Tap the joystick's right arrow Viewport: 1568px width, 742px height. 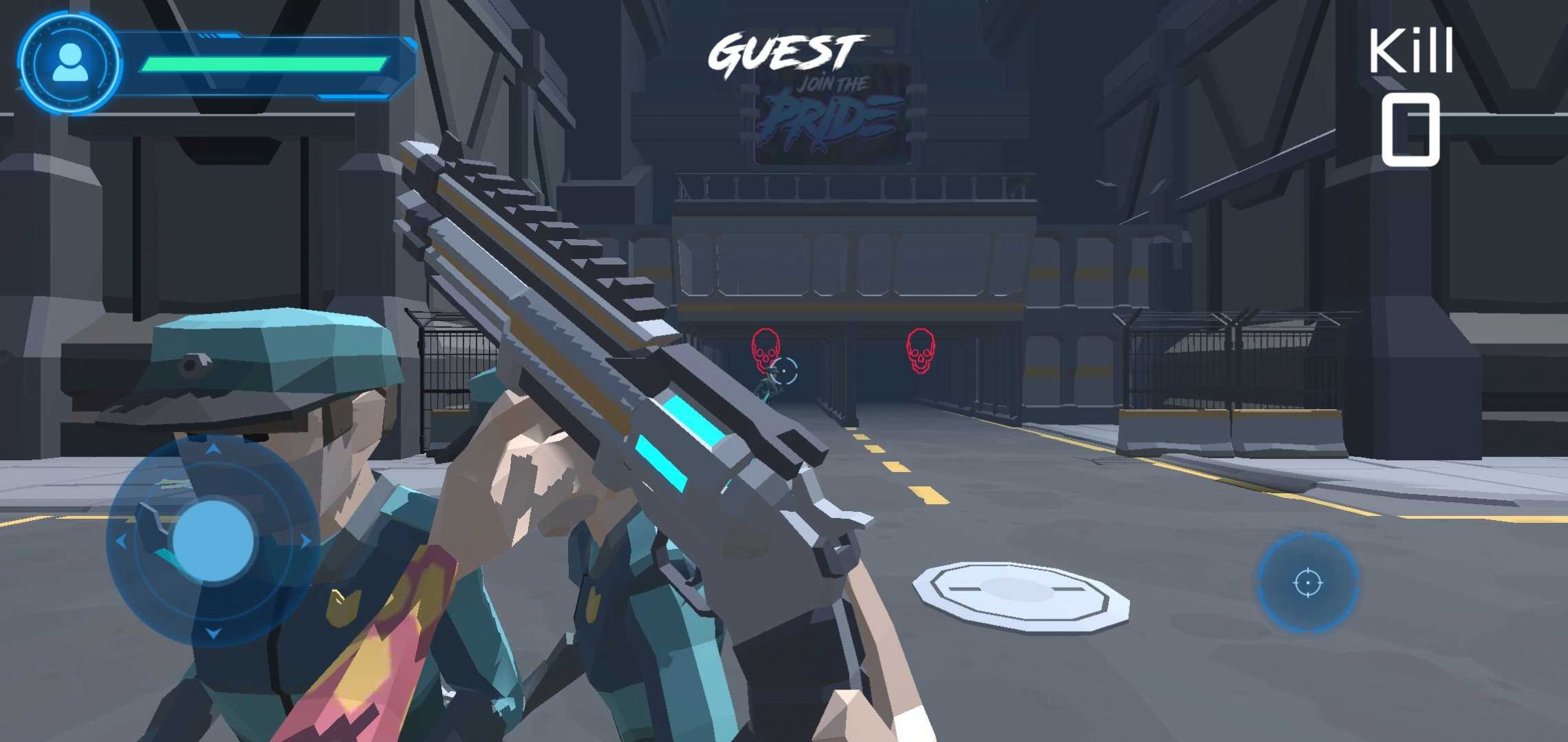[305, 542]
